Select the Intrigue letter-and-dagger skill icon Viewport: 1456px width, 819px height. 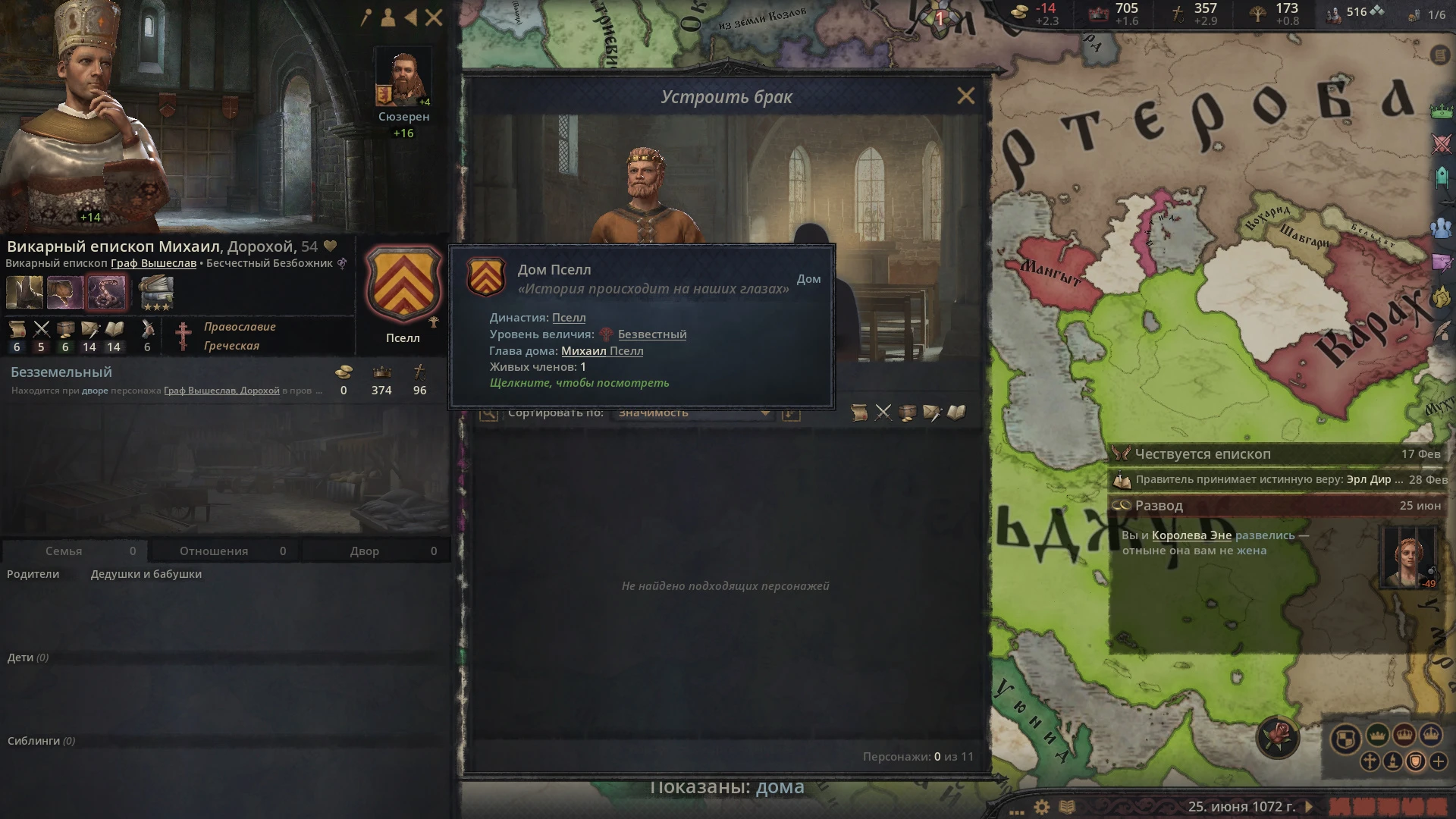(90, 331)
